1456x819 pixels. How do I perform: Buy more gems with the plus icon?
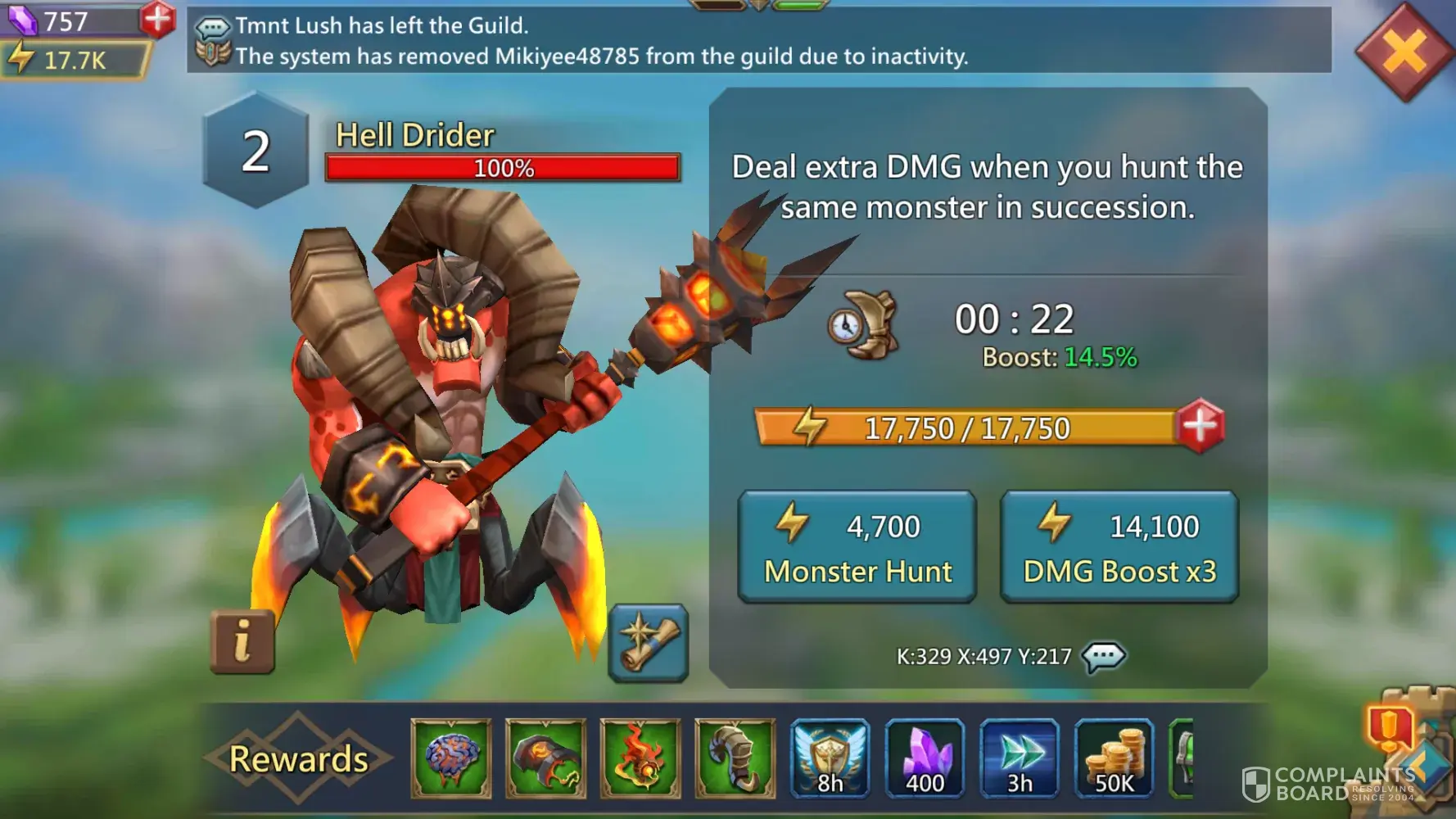click(156, 18)
